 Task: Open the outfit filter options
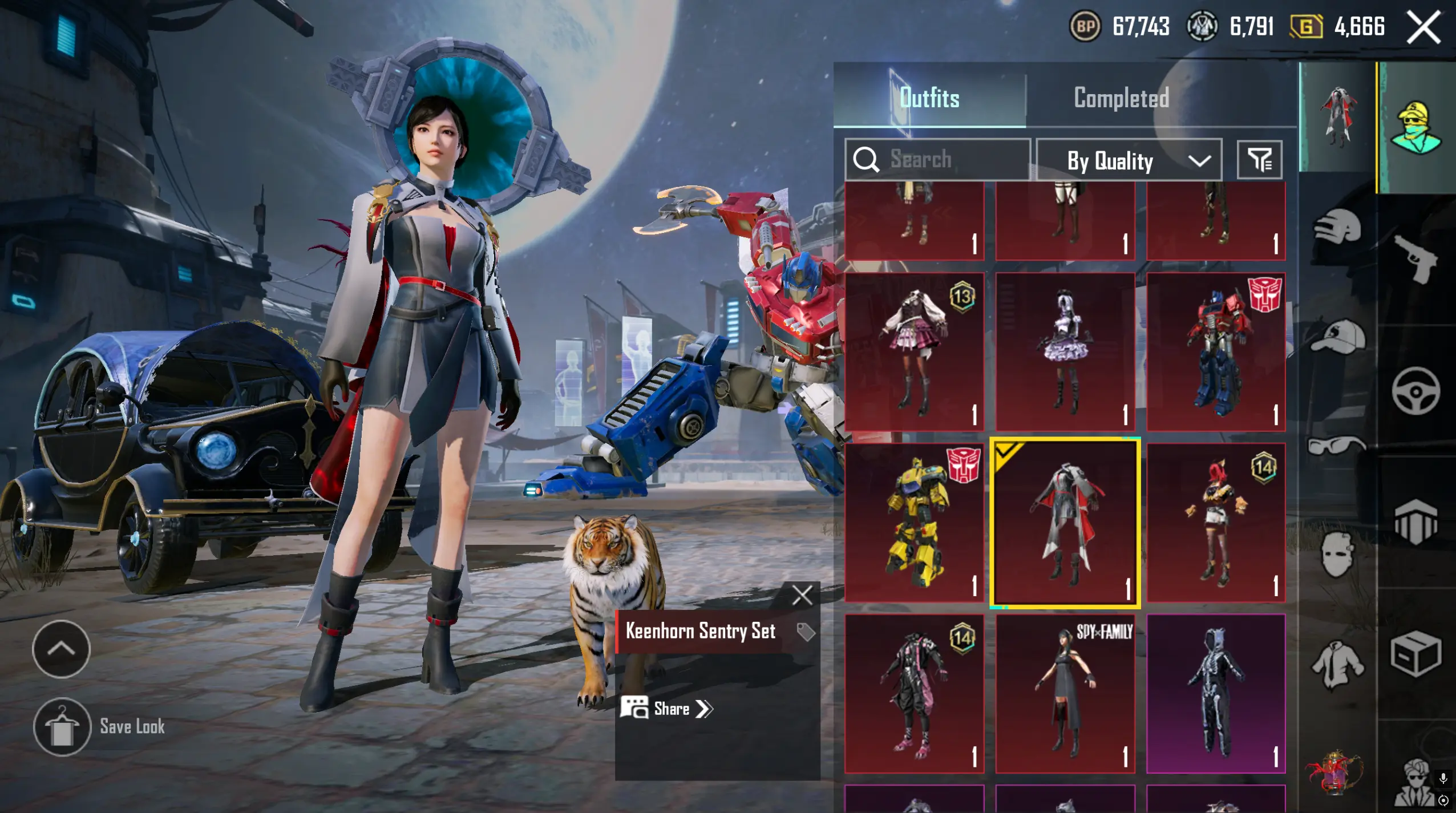coord(1259,160)
